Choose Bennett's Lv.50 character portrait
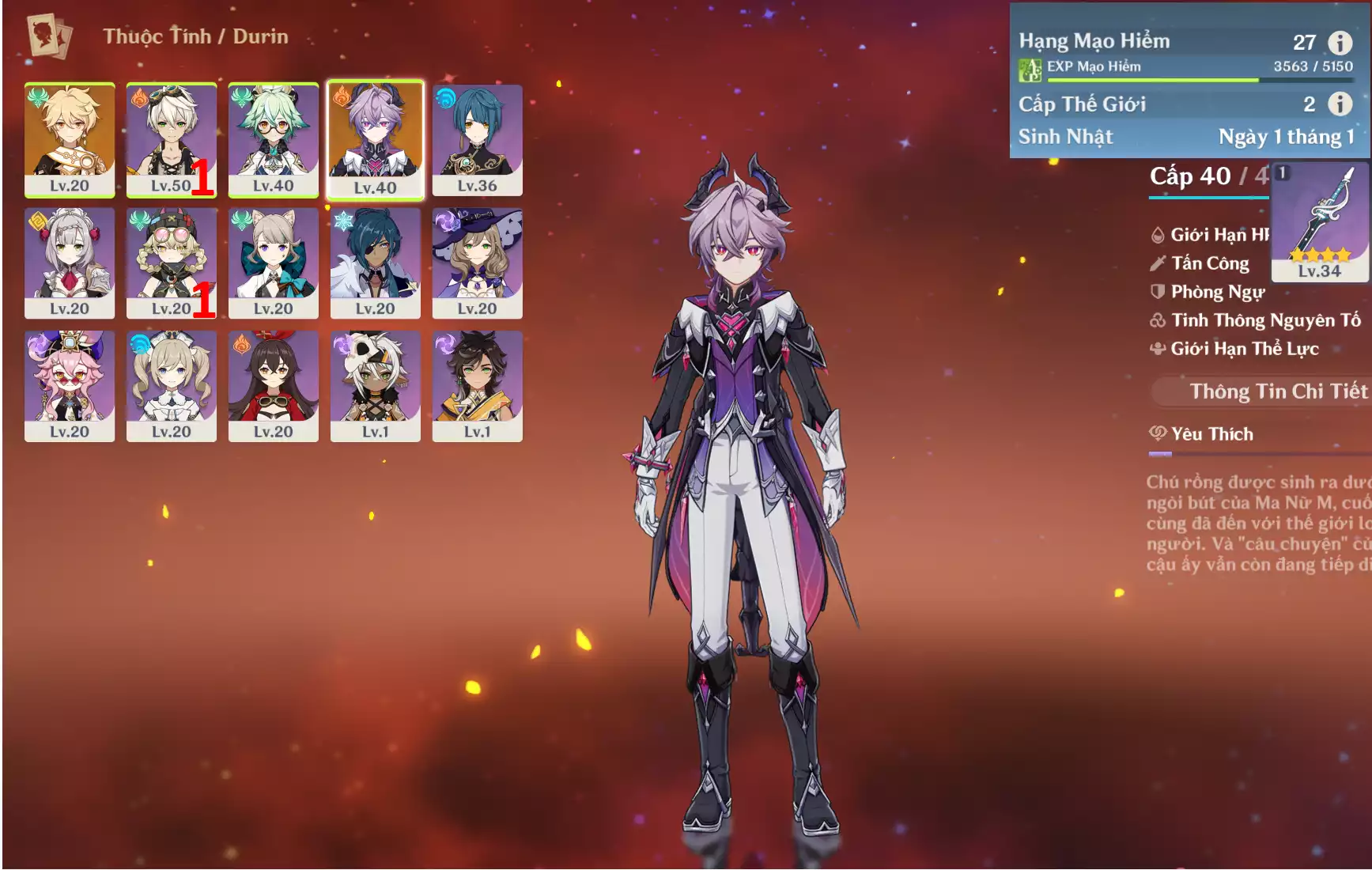Viewport: 1372px width, 870px height. [171, 139]
